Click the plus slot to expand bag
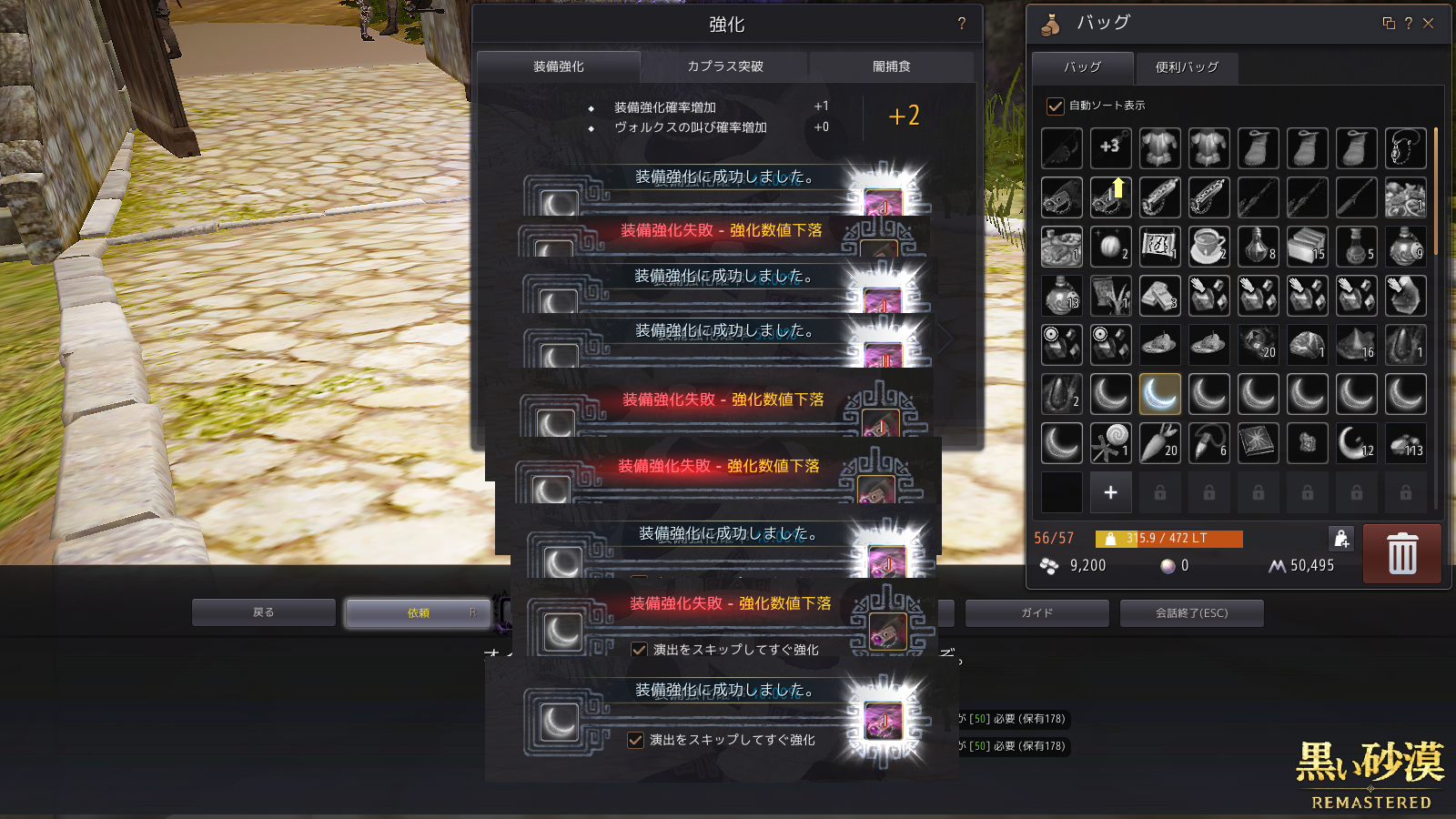The width and height of the screenshot is (1456, 819). pos(1110,492)
